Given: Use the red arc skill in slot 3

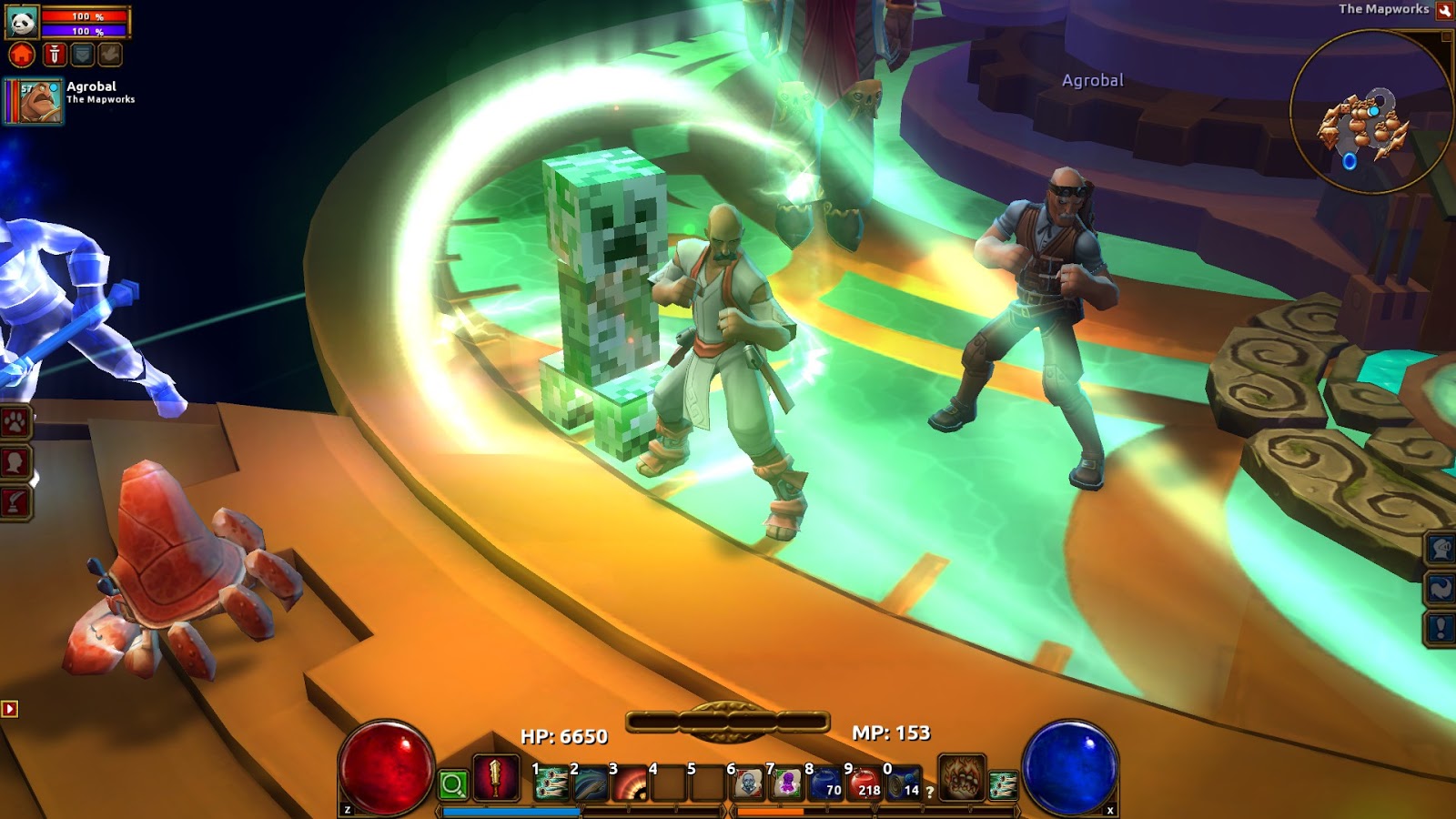Looking at the screenshot, I should point(630,783).
